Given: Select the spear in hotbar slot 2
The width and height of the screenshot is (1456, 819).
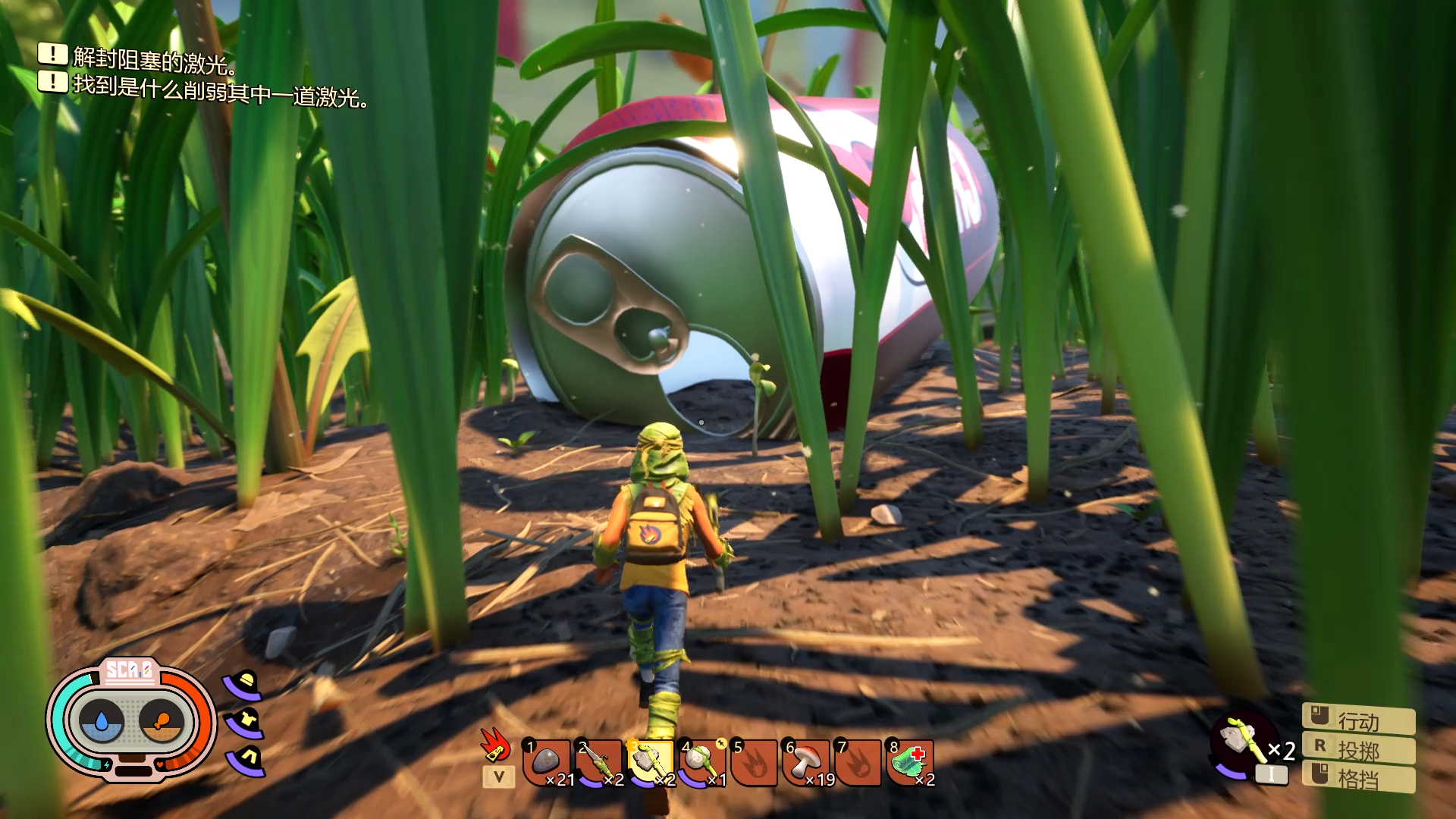Looking at the screenshot, I should pos(598,762).
